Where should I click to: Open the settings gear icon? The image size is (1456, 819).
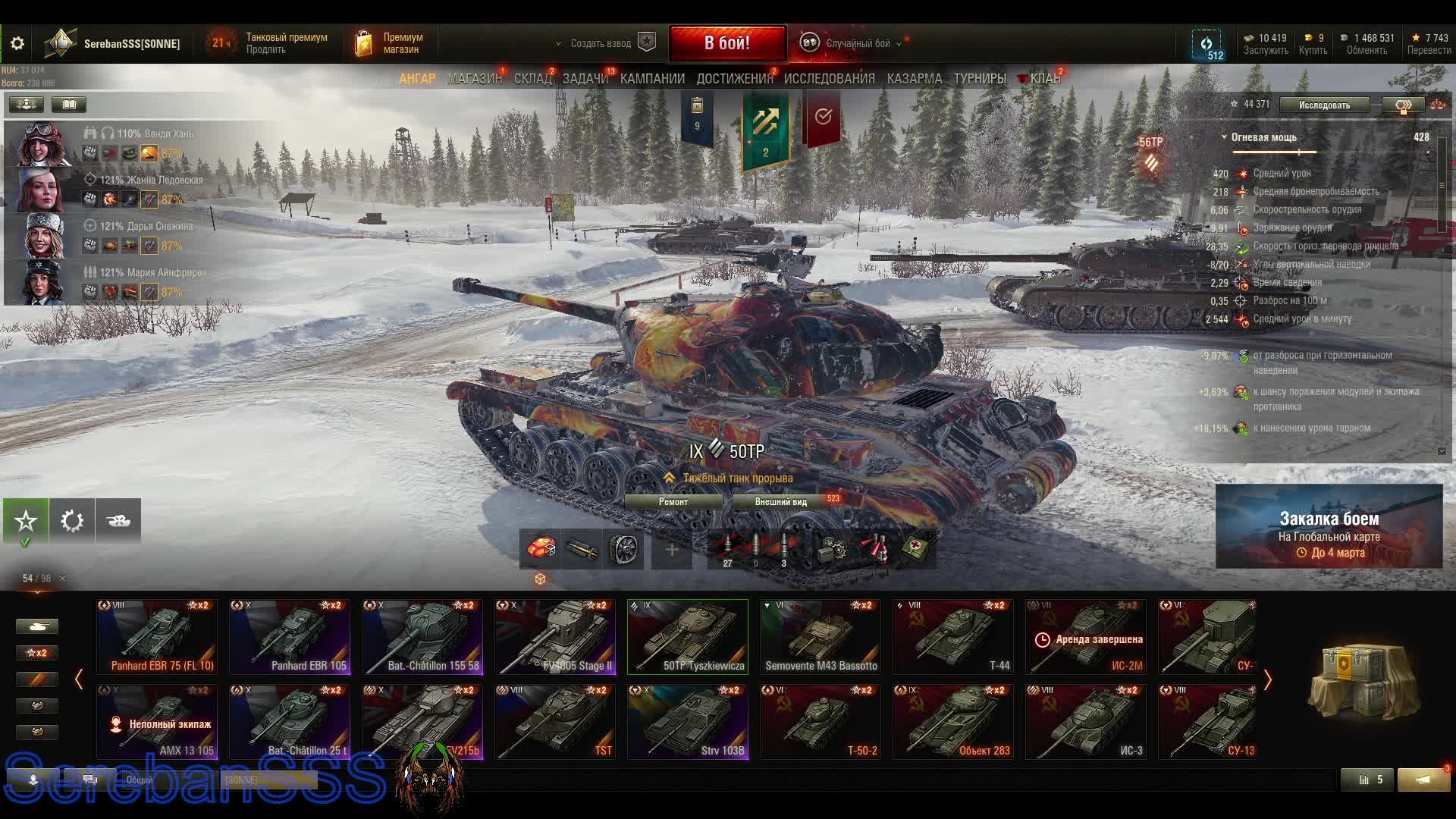[17, 44]
